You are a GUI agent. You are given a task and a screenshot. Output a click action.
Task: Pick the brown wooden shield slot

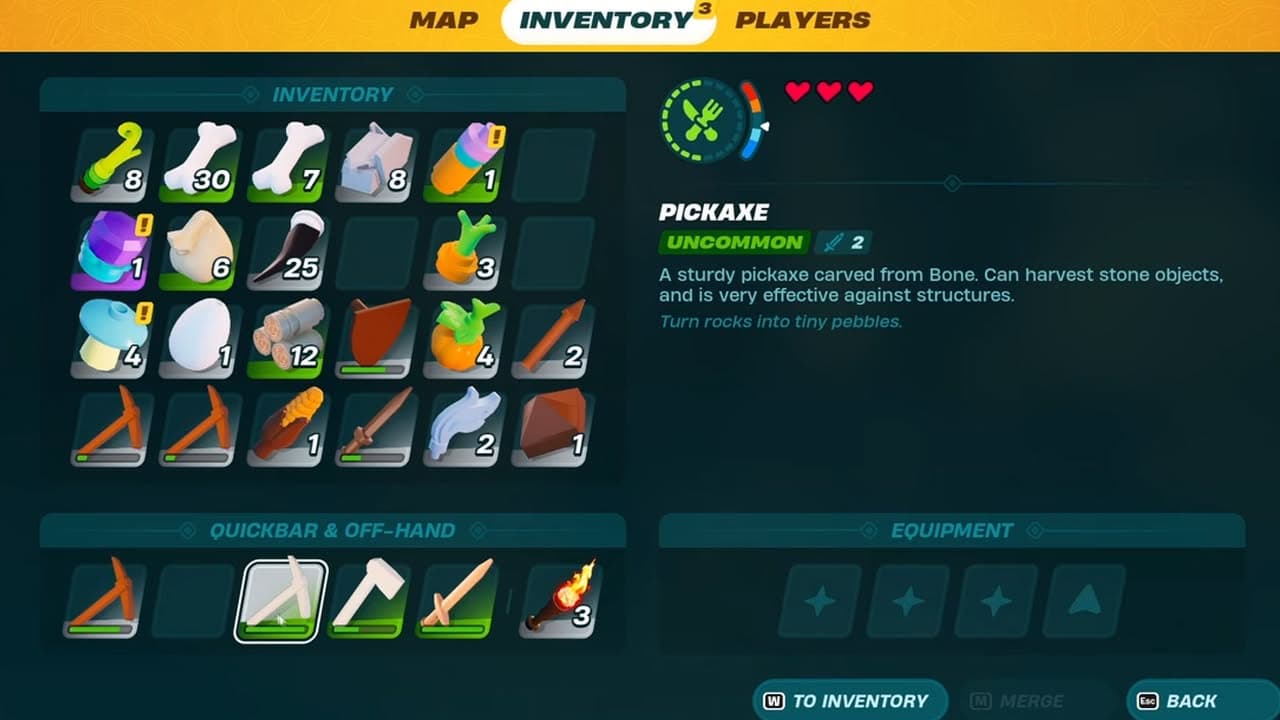point(376,338)
